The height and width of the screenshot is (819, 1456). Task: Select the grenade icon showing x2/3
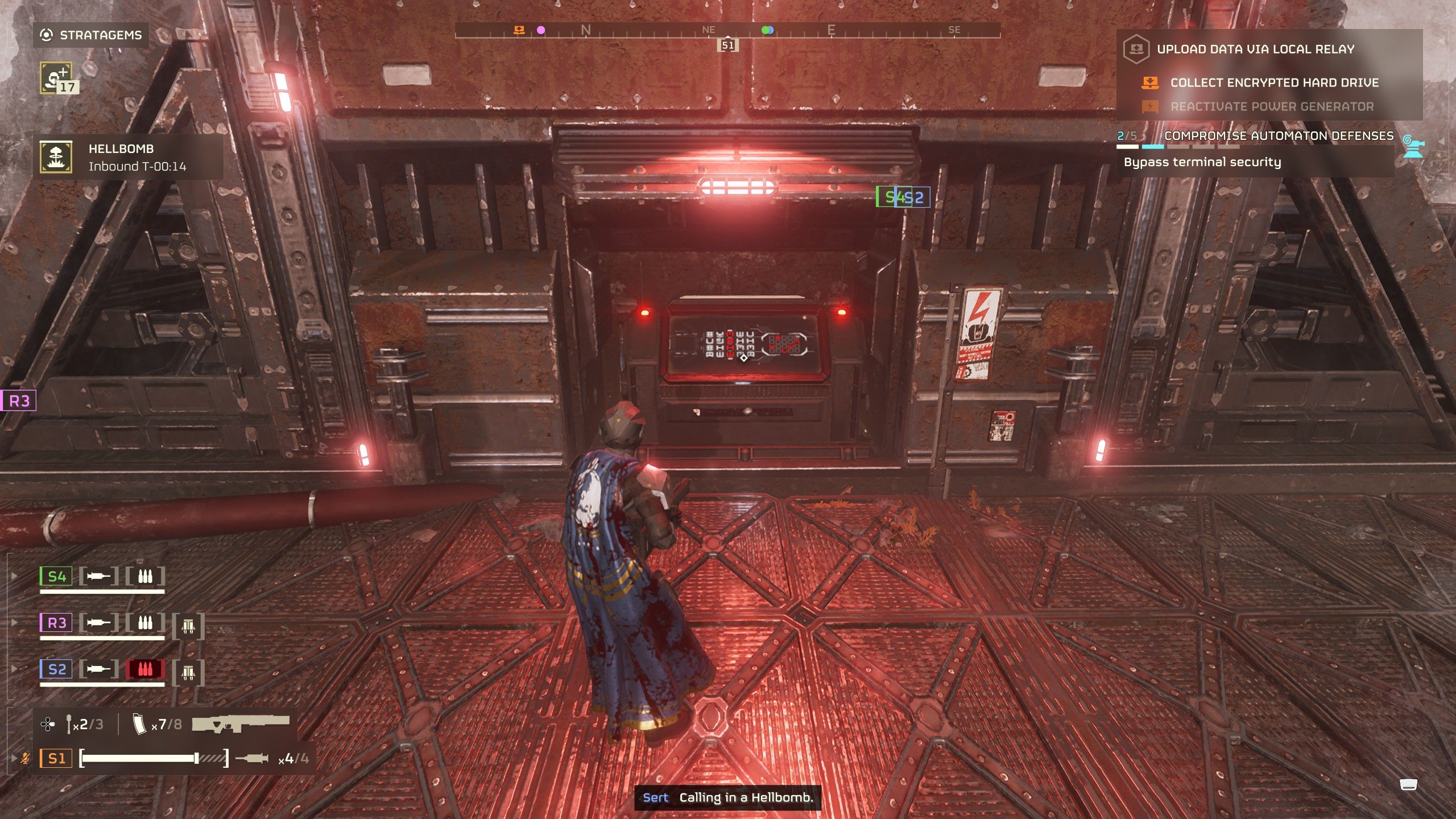click(69, 724)
